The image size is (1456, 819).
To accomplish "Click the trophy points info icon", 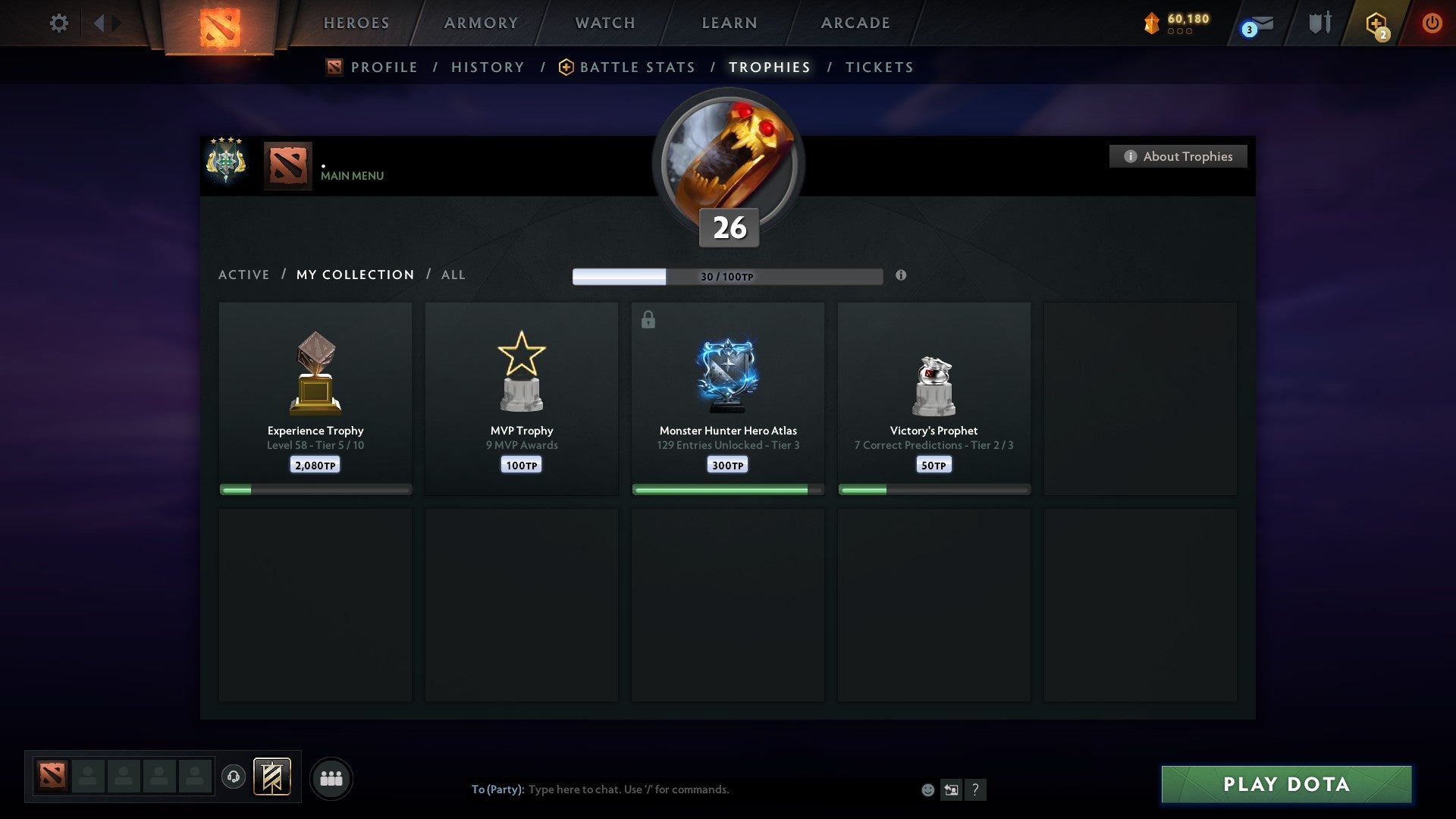I will 901,276.
